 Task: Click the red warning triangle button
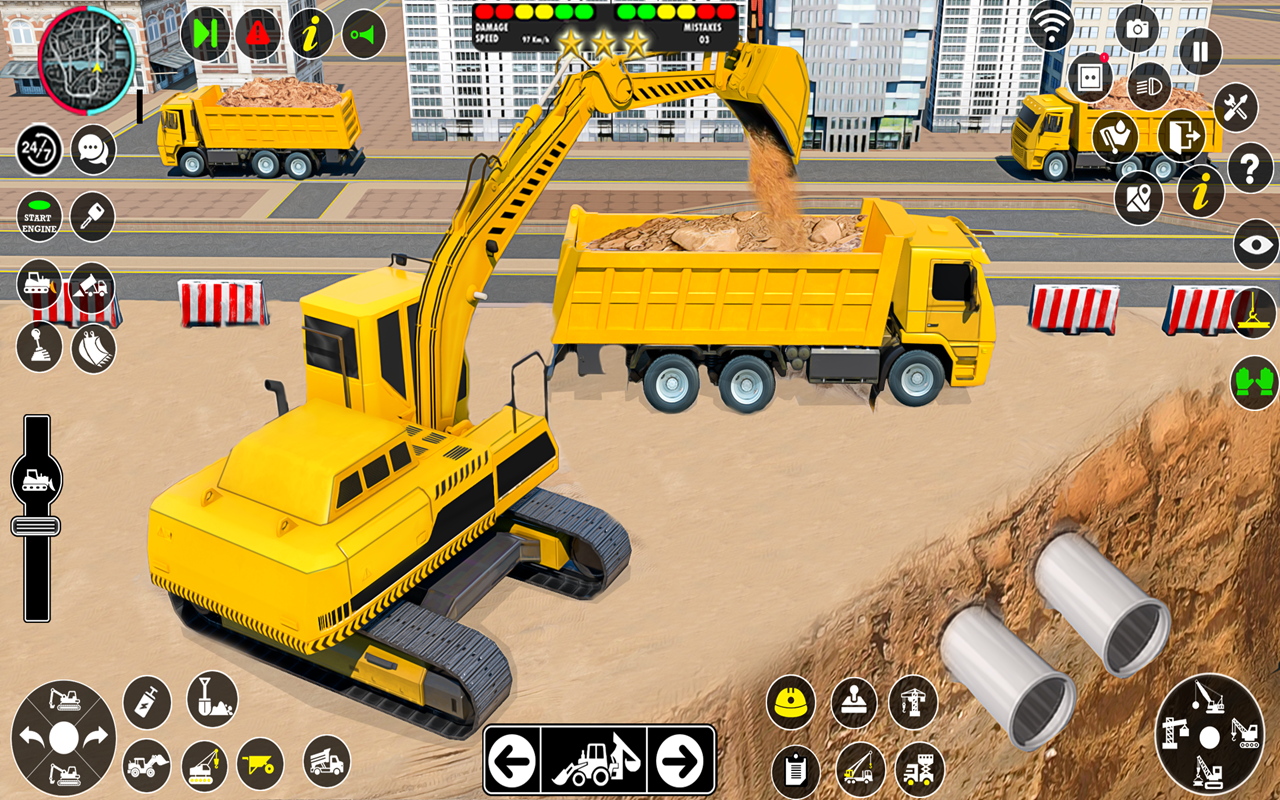[258, 34]
